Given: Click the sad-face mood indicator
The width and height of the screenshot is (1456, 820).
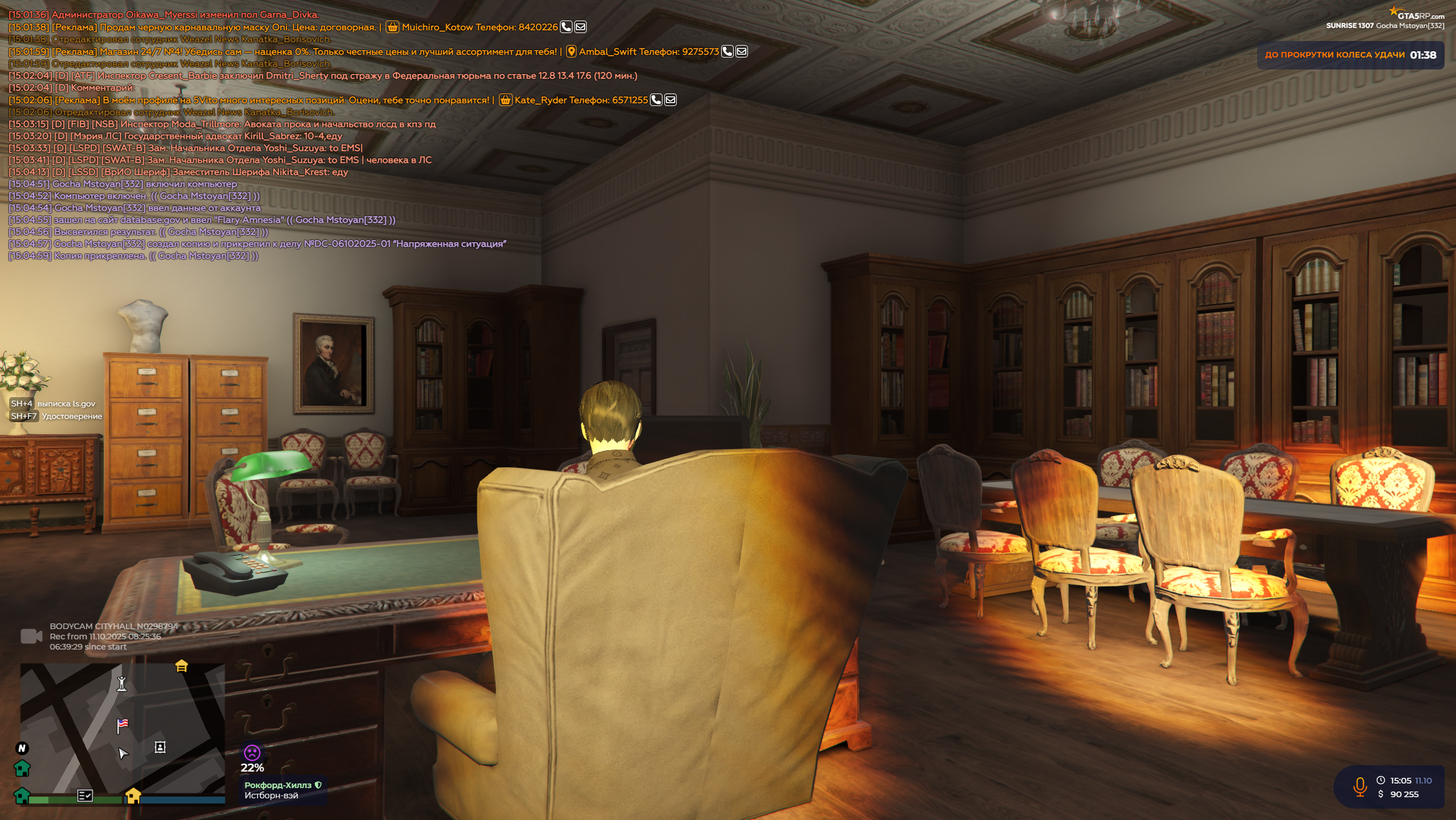Looking at the screenshot, I should click(252, 753).
